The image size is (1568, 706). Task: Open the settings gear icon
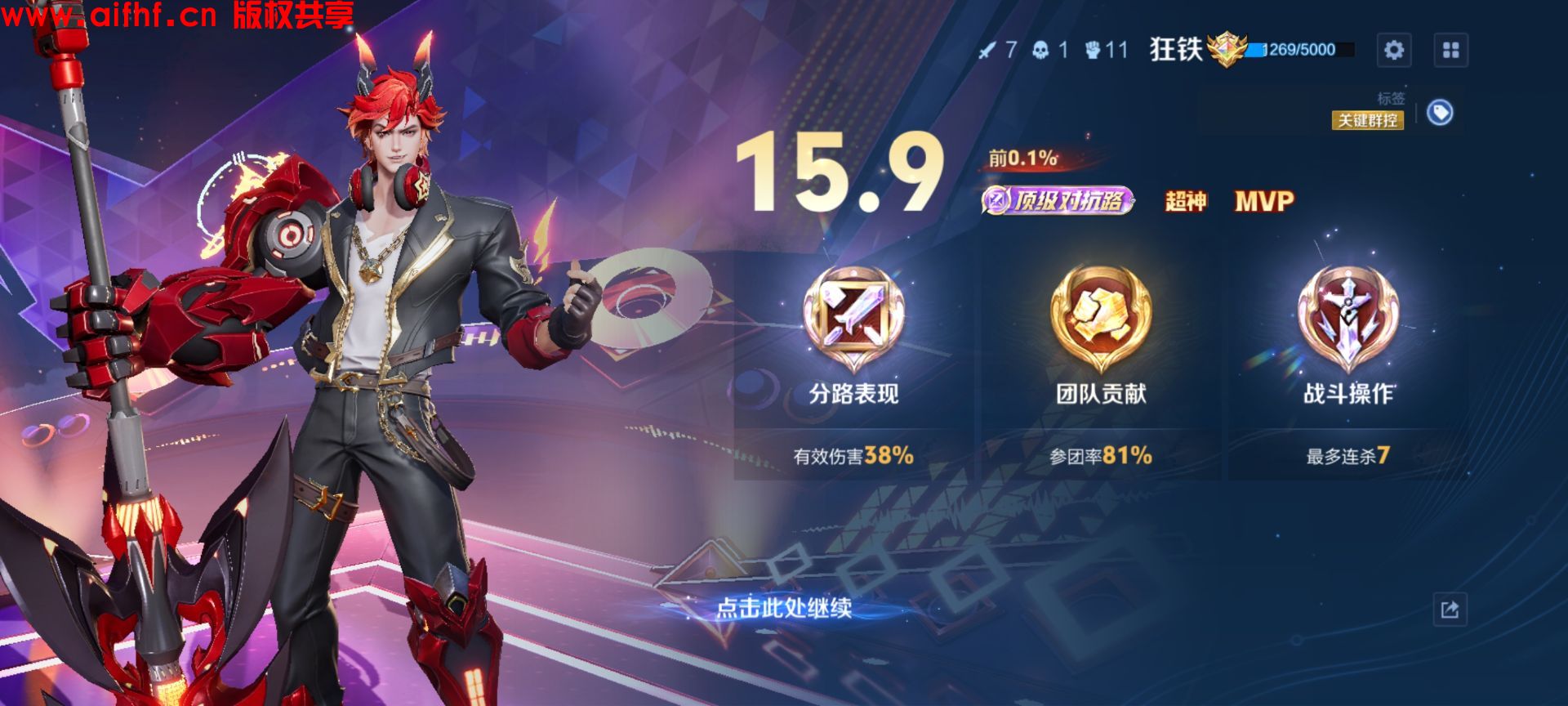(1396, 51)
